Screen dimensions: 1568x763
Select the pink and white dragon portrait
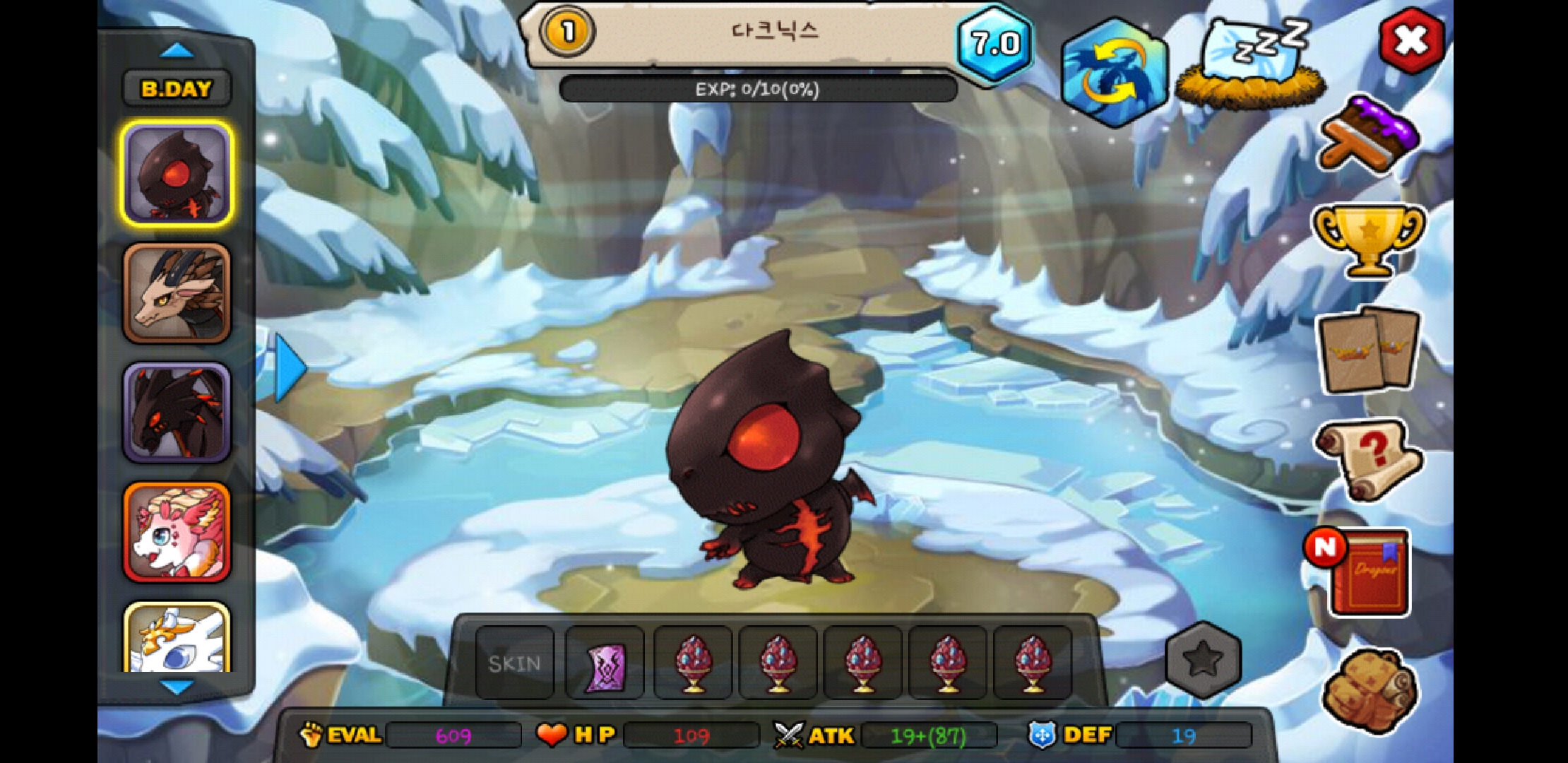click(x=177, y=533)
